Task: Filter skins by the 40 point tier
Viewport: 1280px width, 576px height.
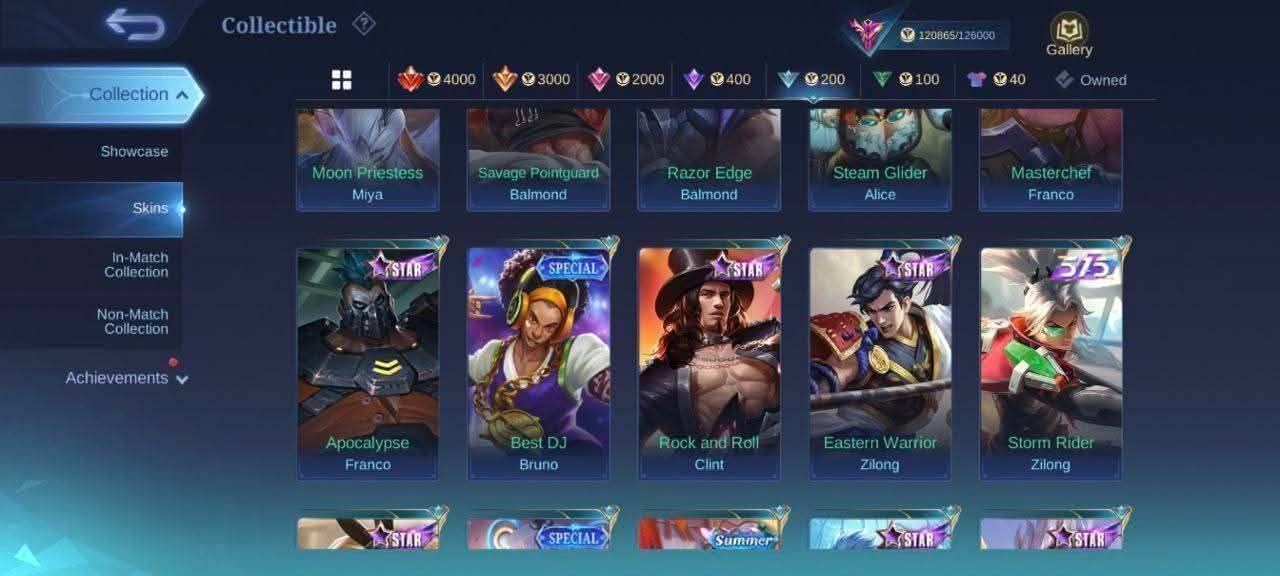Action: (996, 80)
